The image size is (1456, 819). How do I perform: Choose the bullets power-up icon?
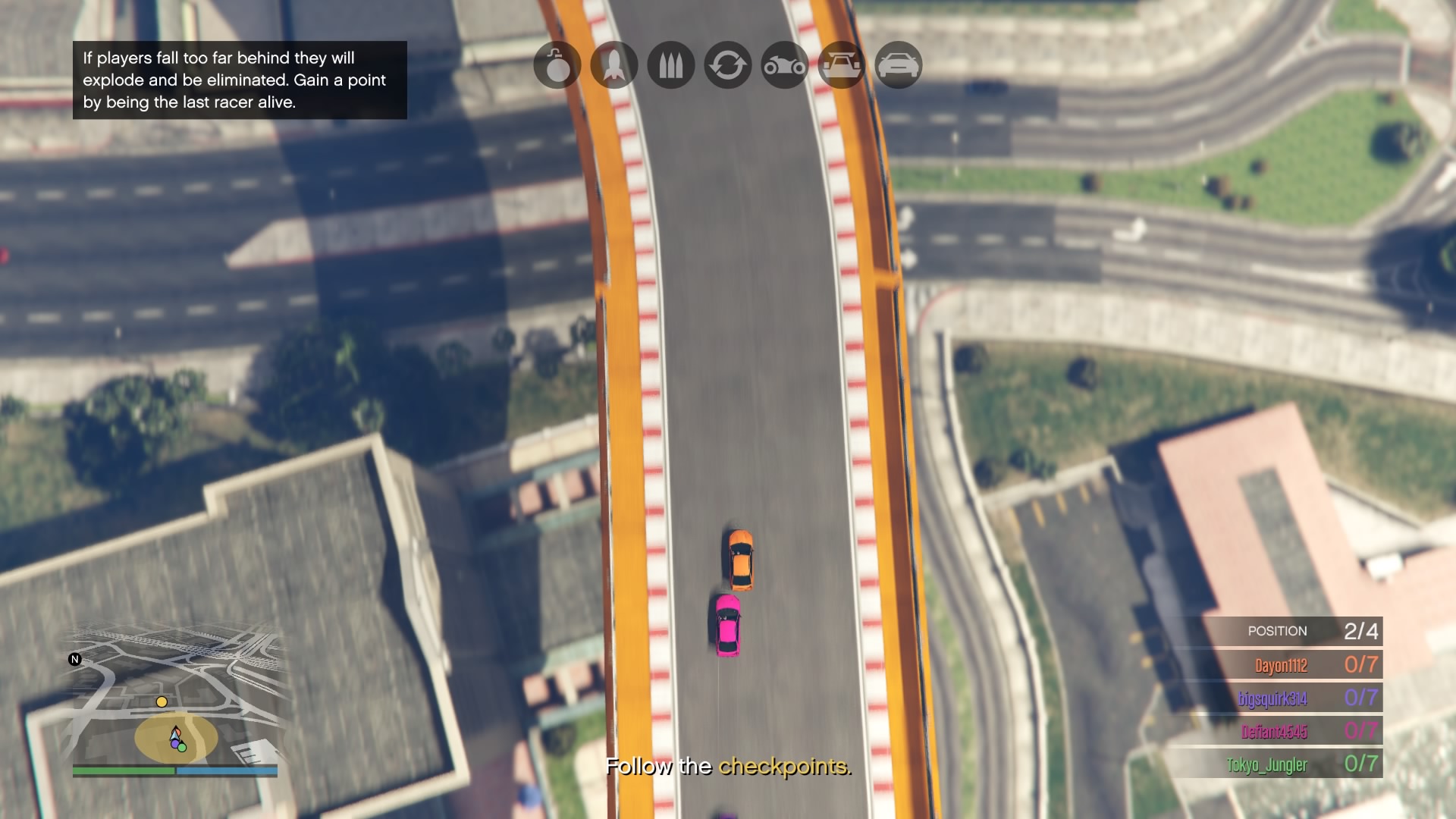(671, 65)
